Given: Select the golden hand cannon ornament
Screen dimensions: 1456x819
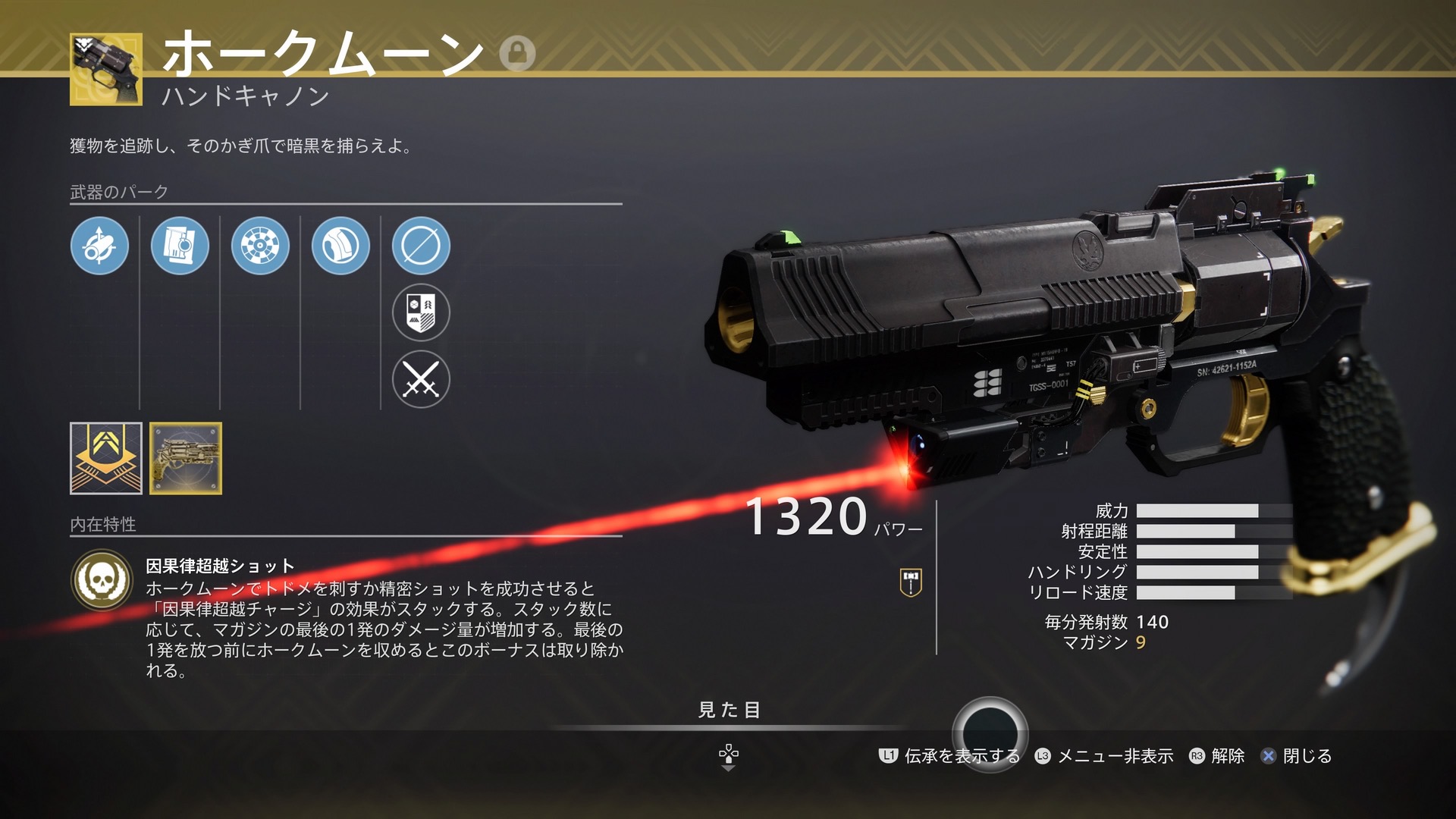Looking at the screenshot, I should 186,458.
